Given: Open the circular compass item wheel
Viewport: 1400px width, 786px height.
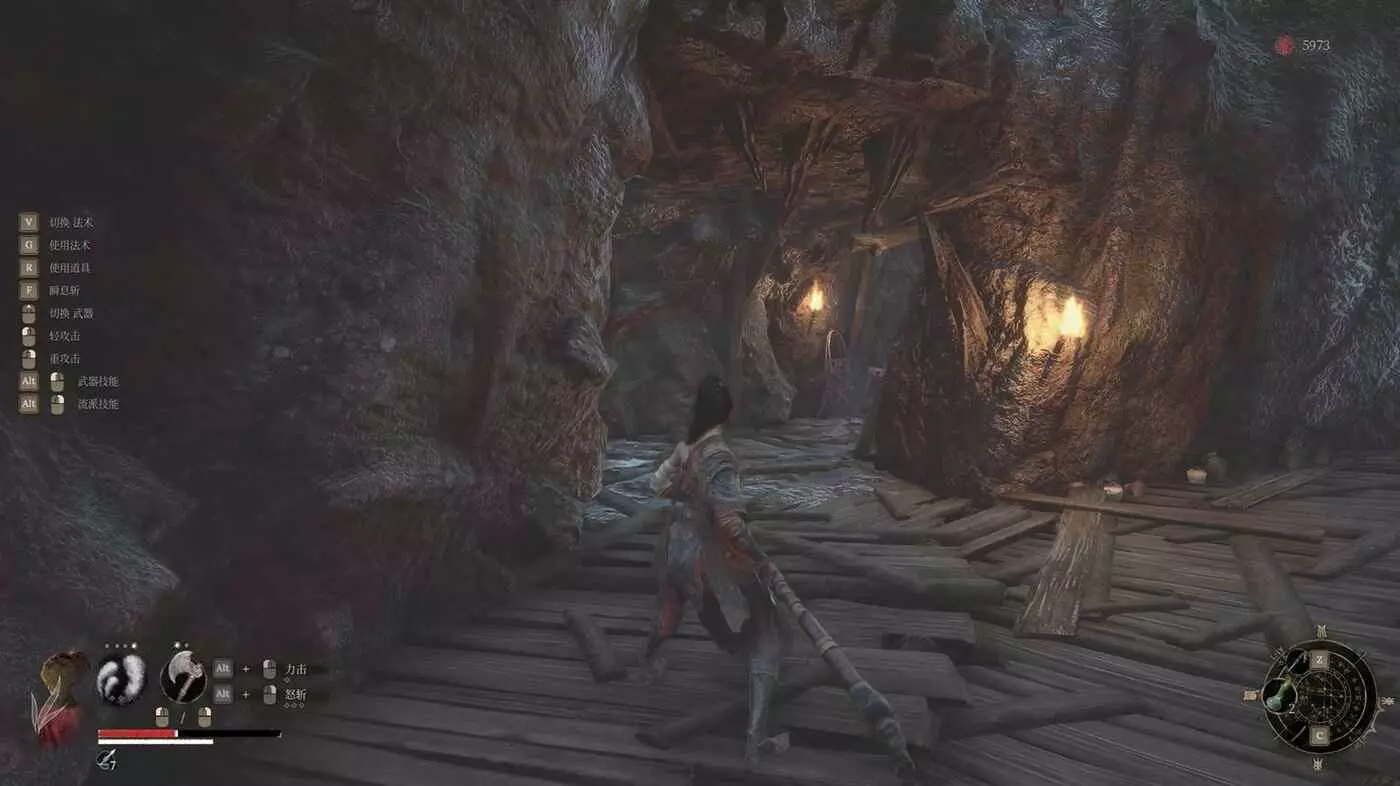Looking at the screenshot, I should click(1319, 697).
